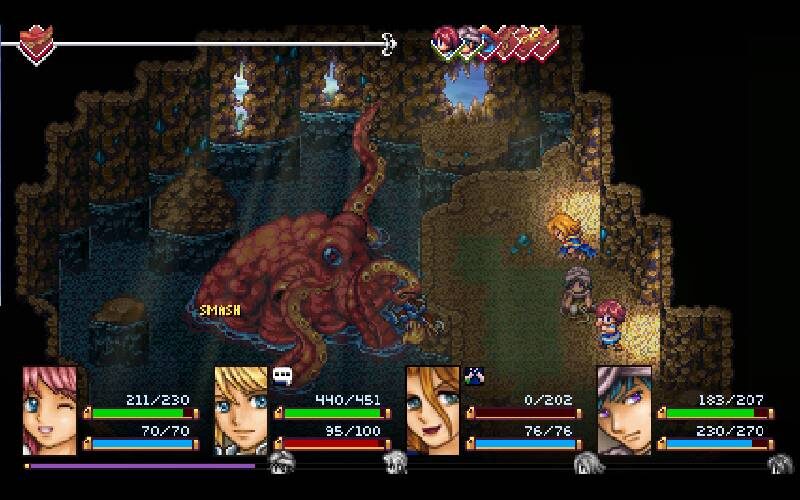Select the pink-haired girl's portrait
This screenshot has width=800, height=500.
50,410
